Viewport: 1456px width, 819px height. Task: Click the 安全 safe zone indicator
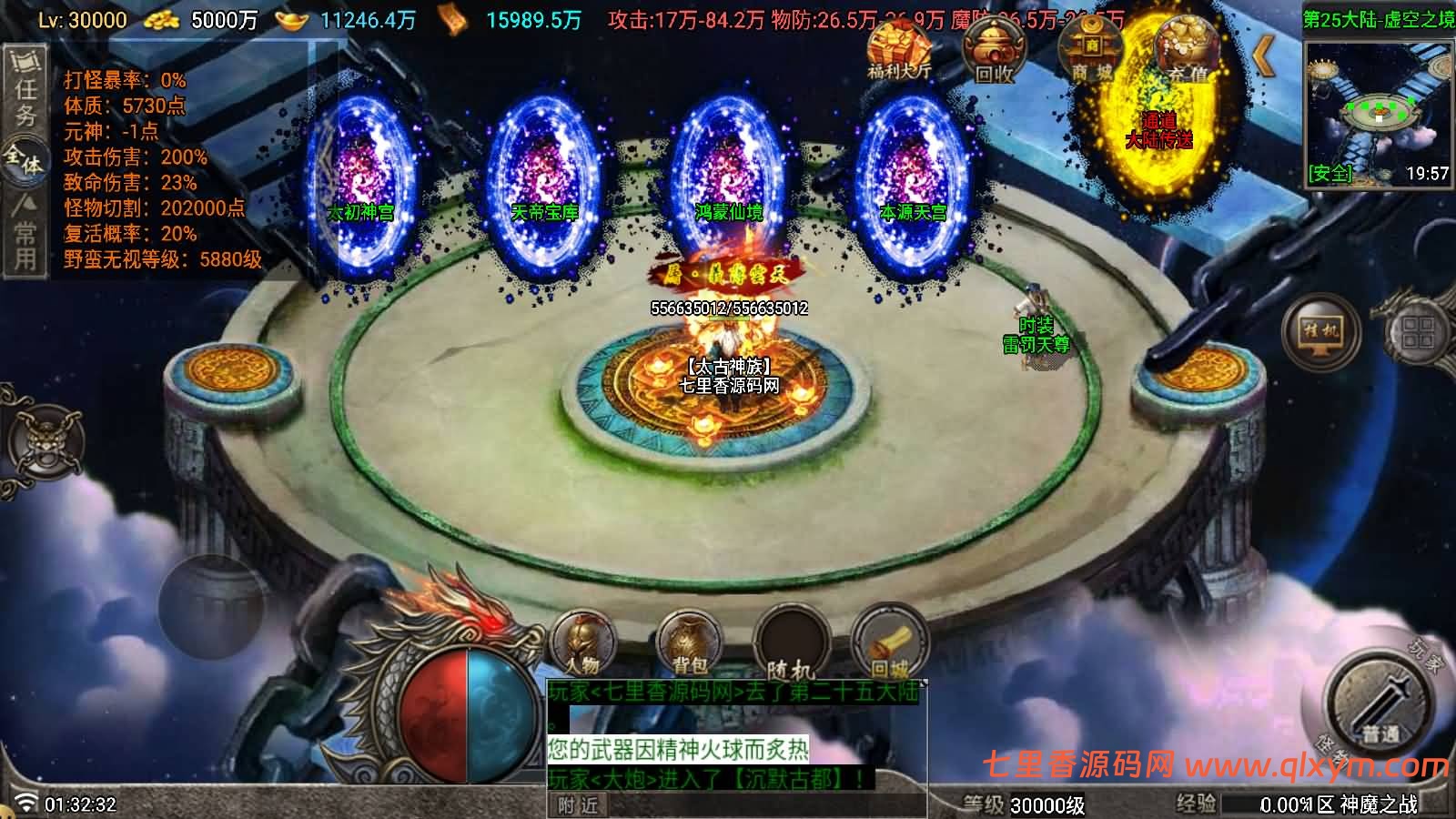click(1331, 175)
